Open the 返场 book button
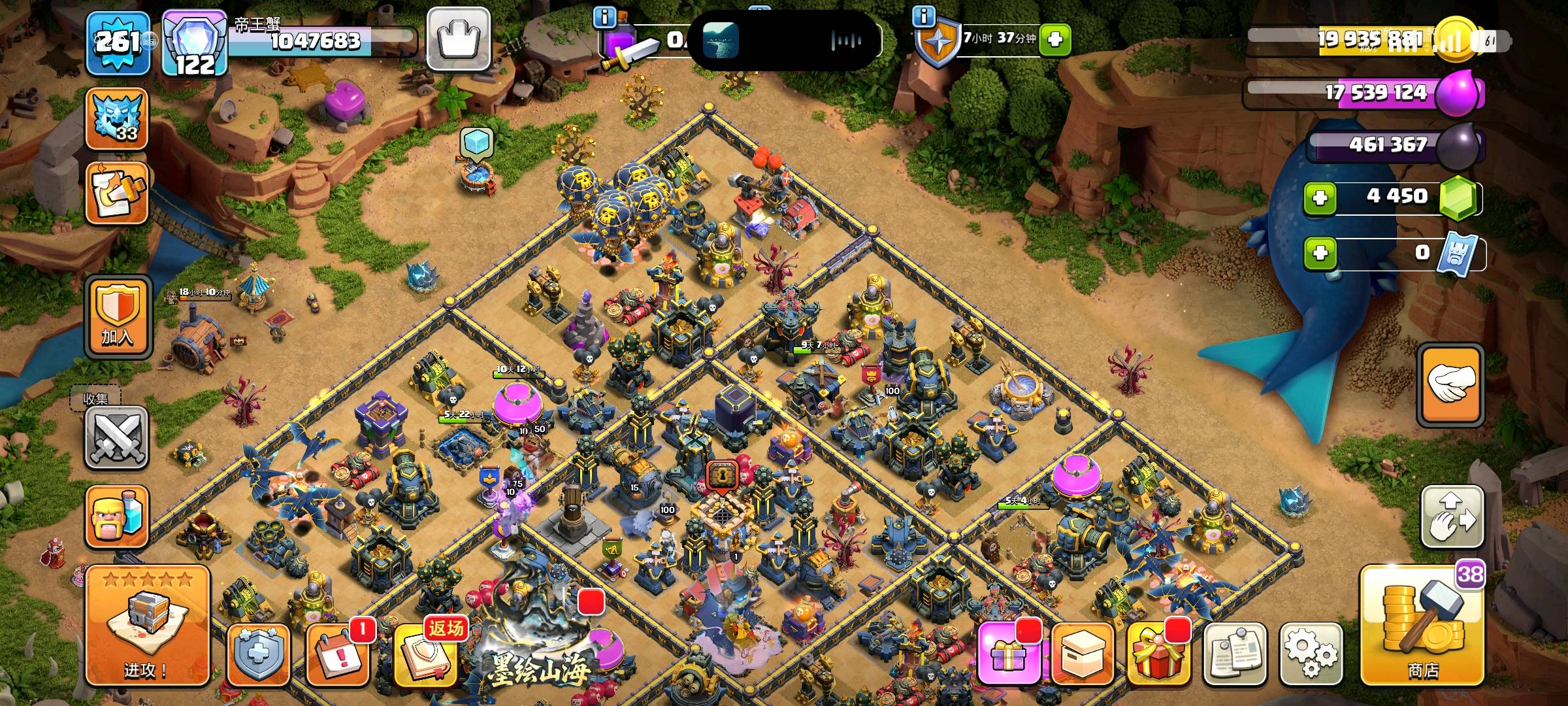1568x706 pixels. click(x=427, y=654)
